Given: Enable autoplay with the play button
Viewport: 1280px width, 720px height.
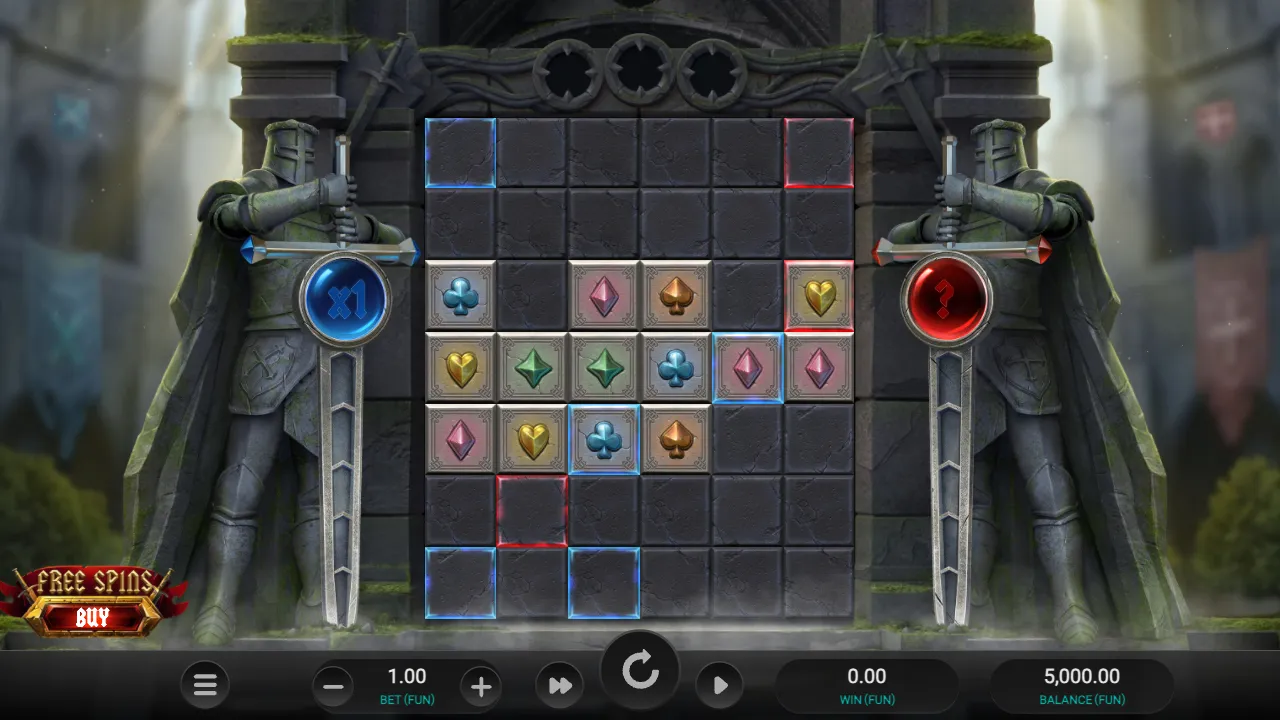Looking at the screenshot, I should pyautogui.click(x=719, y=686).
